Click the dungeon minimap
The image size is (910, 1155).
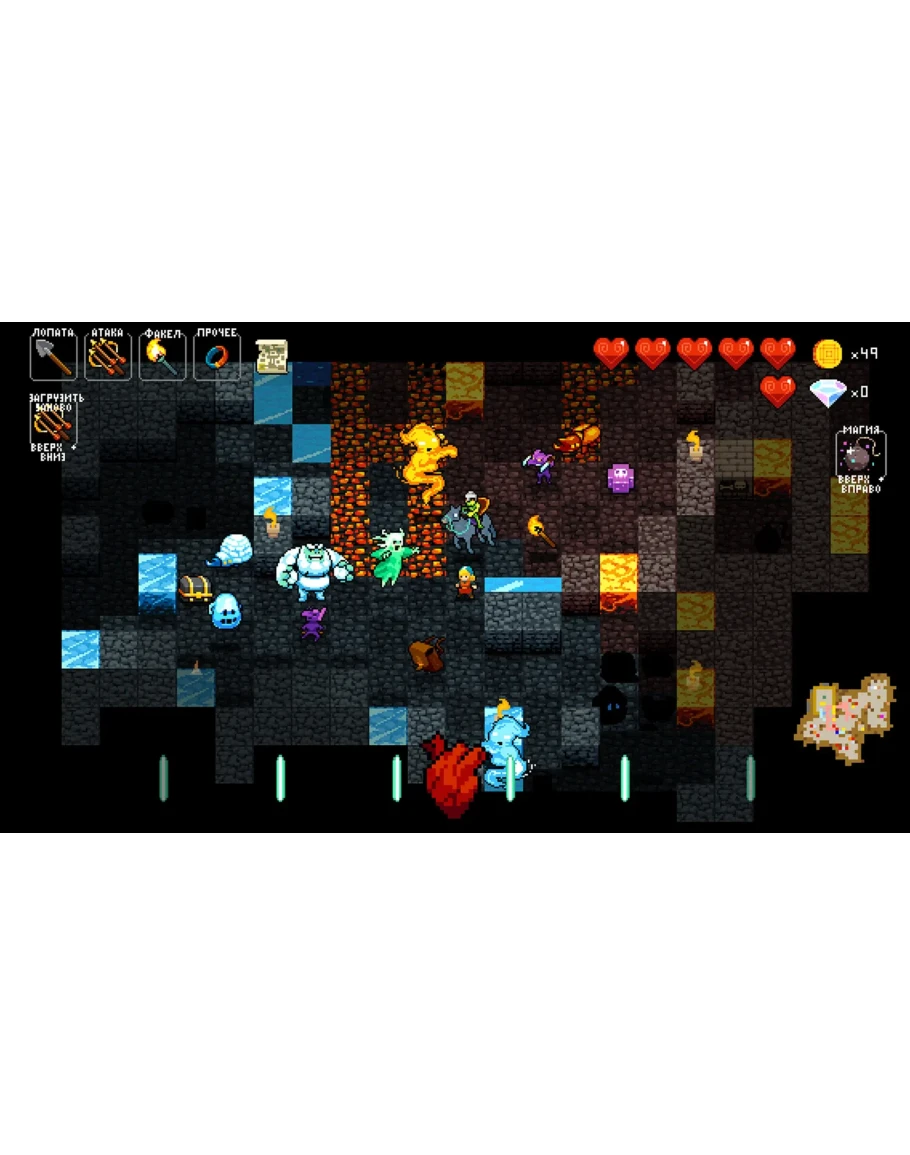click(x=845, y=718)
